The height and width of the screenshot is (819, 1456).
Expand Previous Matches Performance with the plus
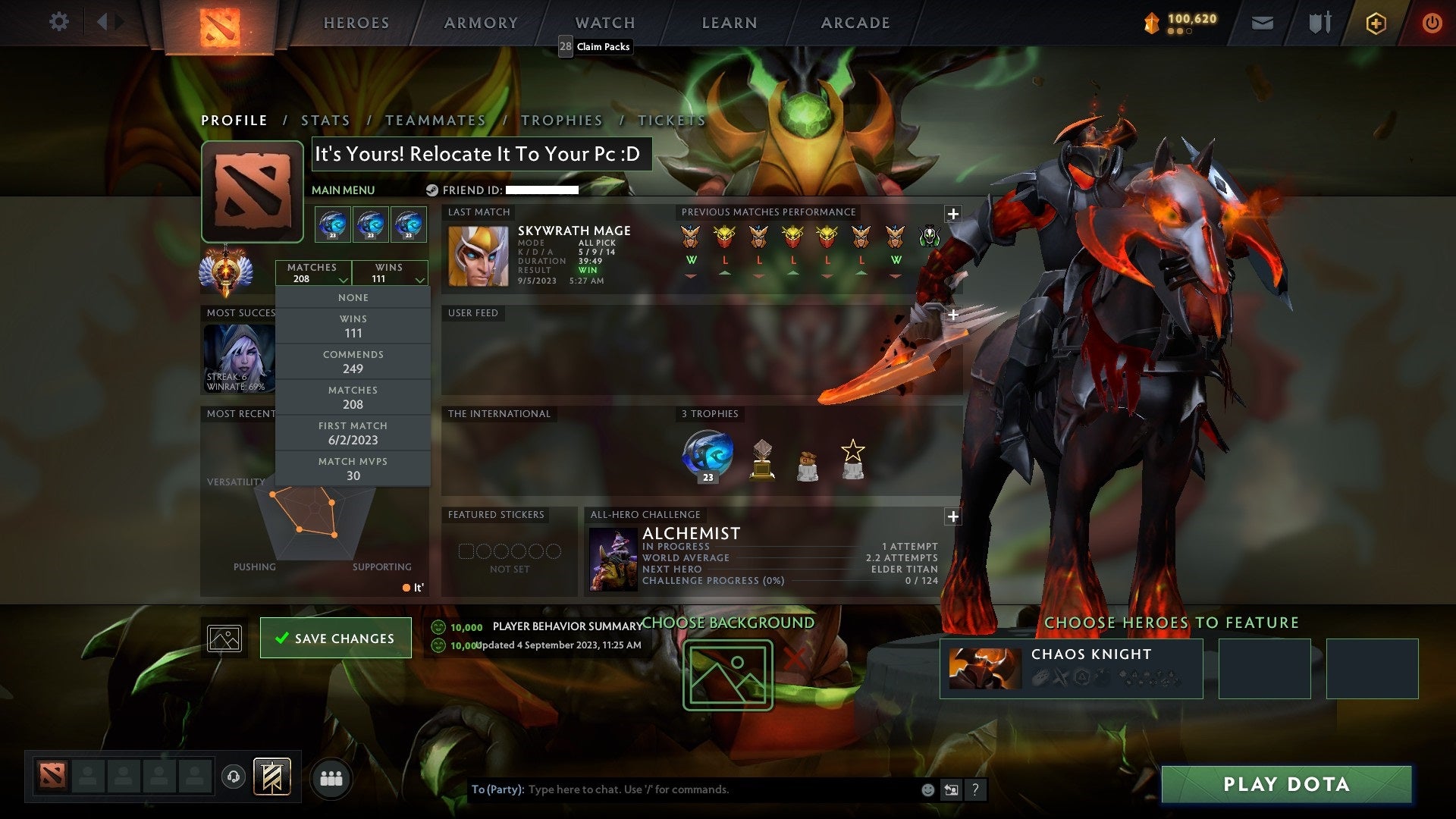coord(952,214)
